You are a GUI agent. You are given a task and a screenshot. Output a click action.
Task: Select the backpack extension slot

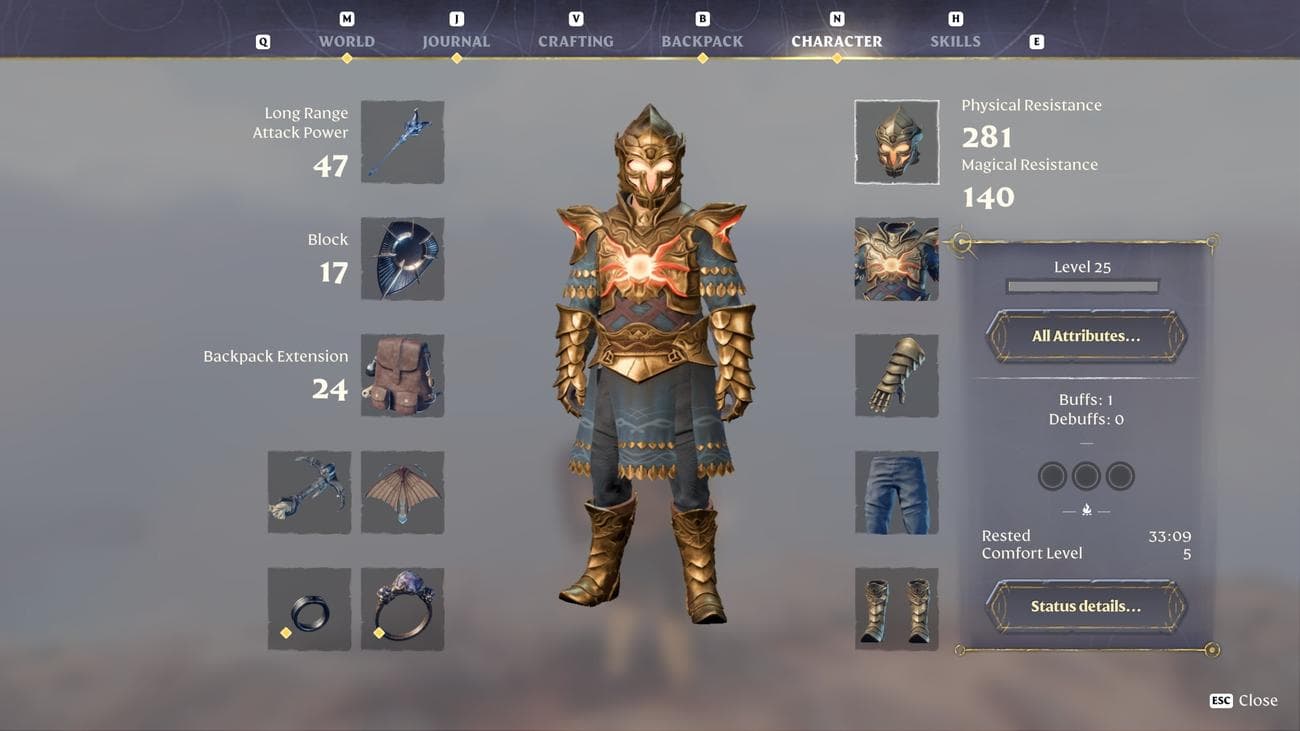coord(402,375)
